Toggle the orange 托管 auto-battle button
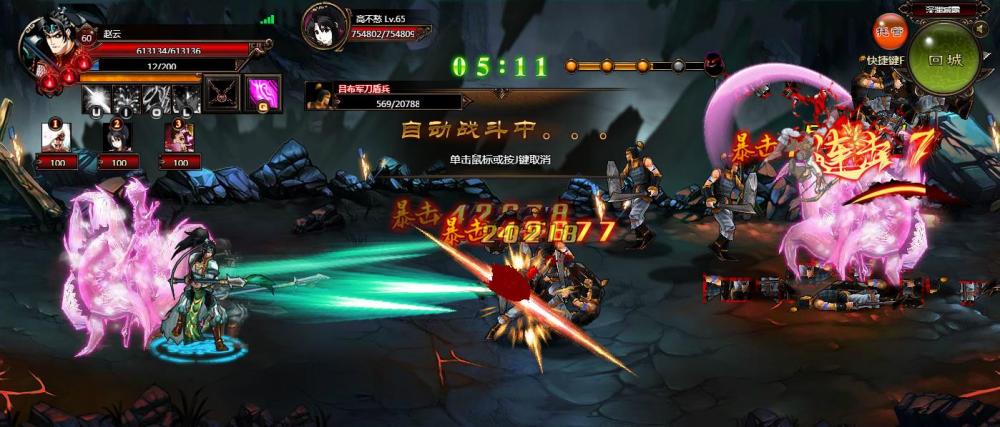 (x=889, y=31)
